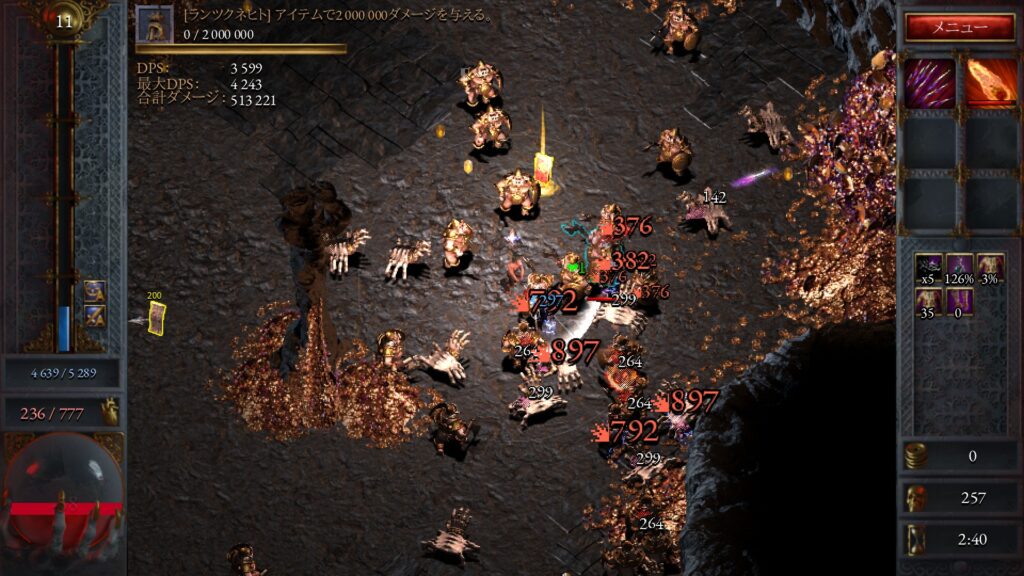Click the level 11 badge
Image resolution: width=1024 pixels, height=576 pixels.
pyautogui.click(x=65, y=21)
